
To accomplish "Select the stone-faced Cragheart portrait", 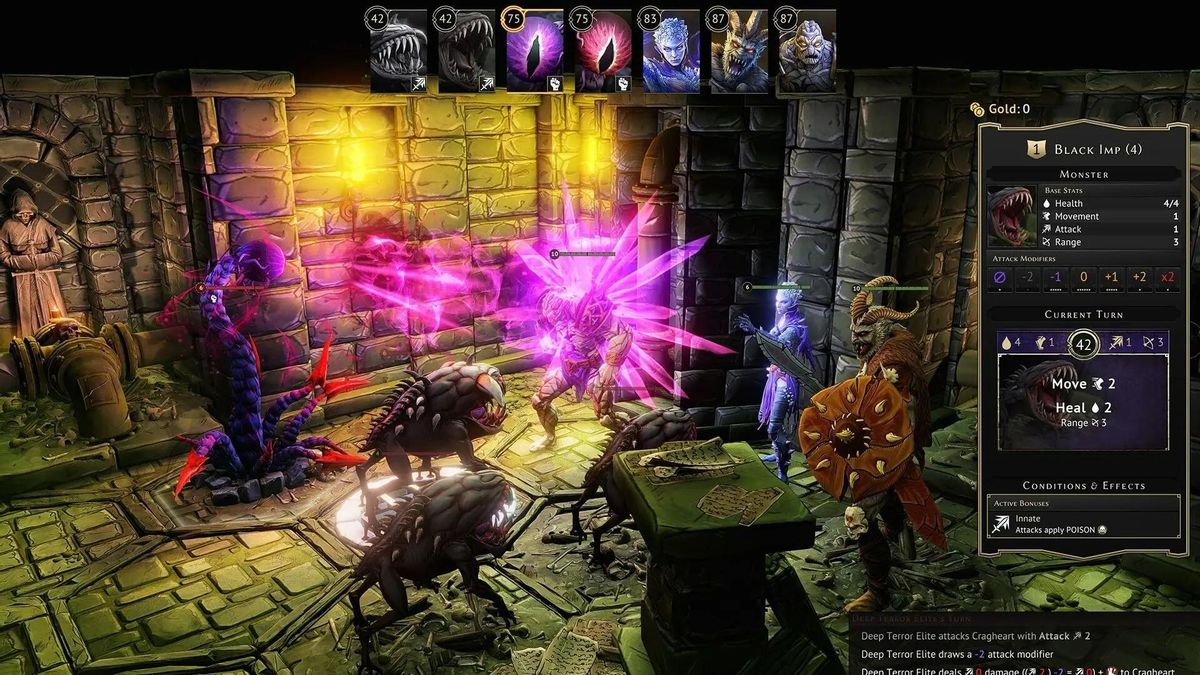I will (x=807, y=52).
